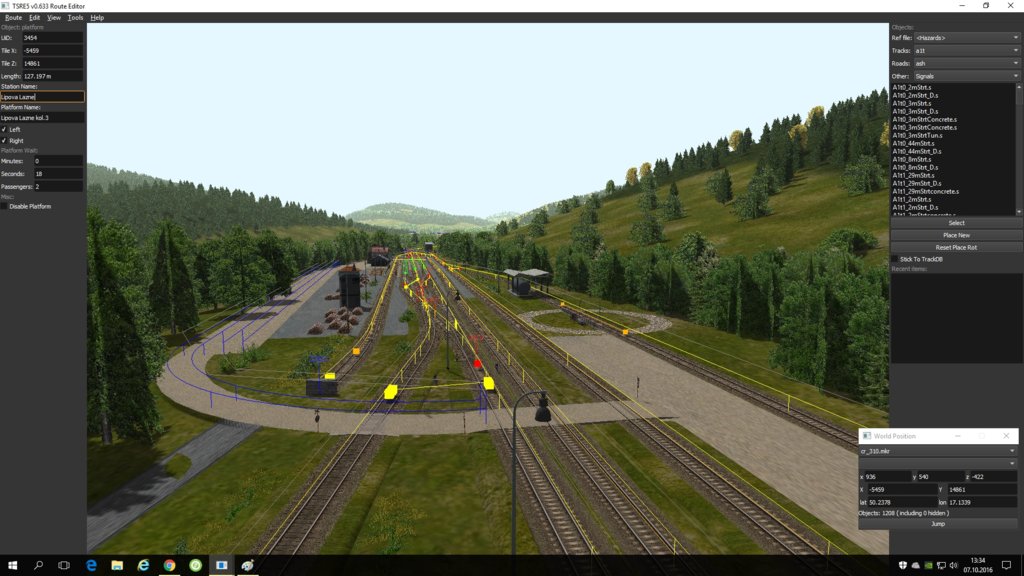Click the platform wait Seconds field

(x=58, y=174)
